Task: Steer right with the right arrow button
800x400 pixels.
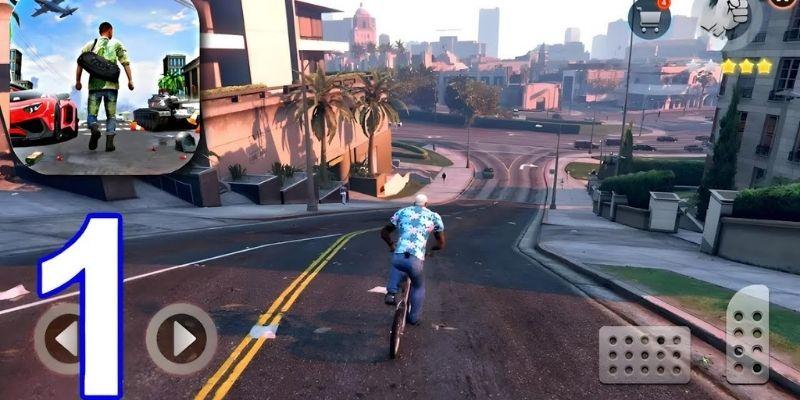Action: [x=181, y=339]
